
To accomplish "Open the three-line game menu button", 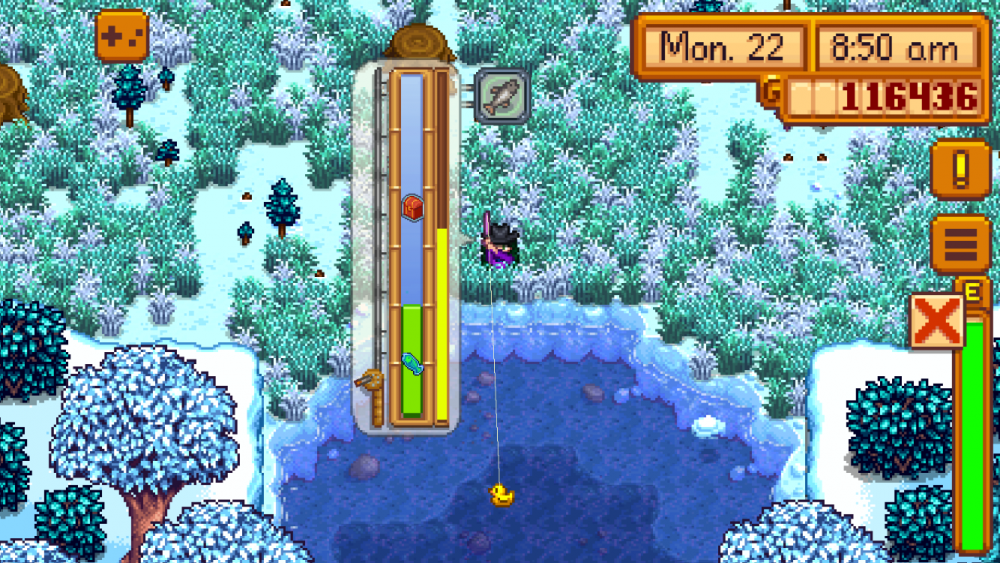I will (960, 243).
